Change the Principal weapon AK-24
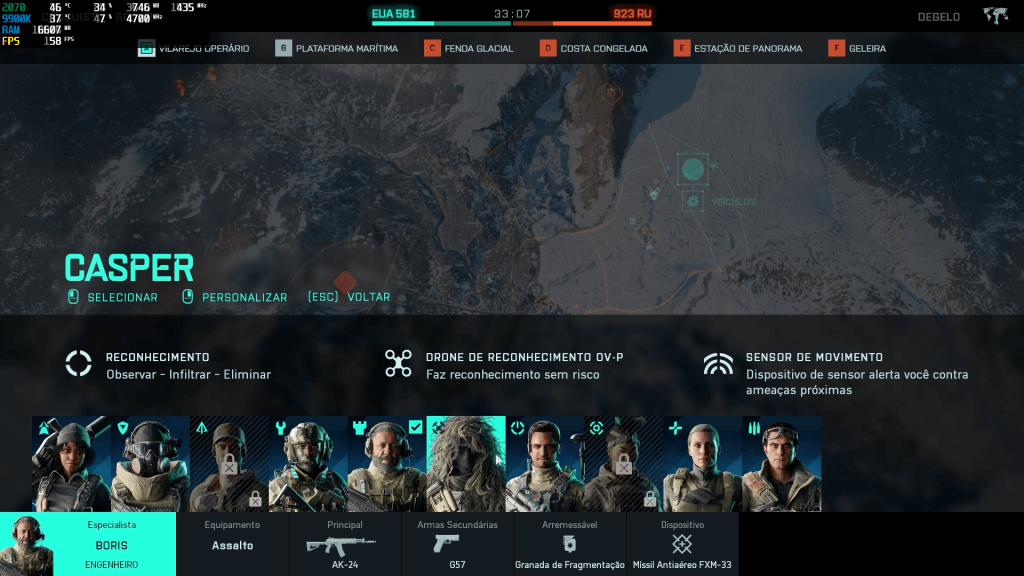Screen dimensions: 1024x576 click(x=345, y=544)
